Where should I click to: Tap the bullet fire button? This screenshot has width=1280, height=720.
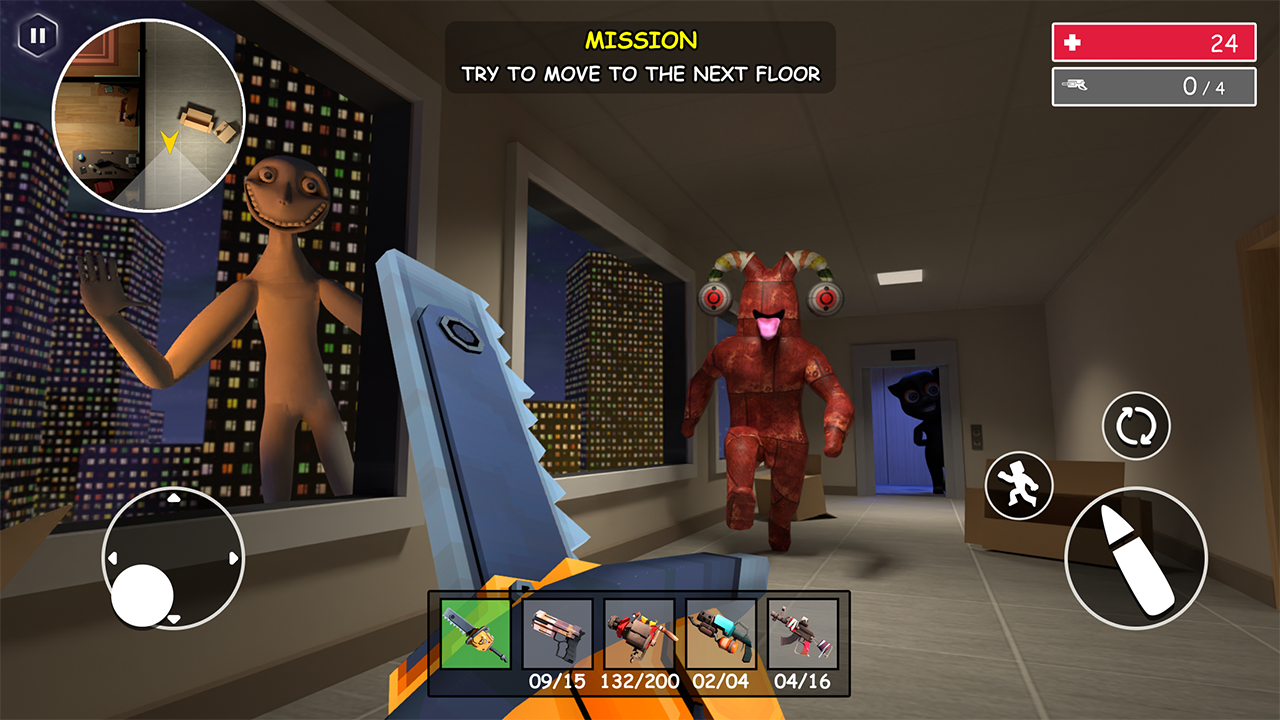(1136, 558)
